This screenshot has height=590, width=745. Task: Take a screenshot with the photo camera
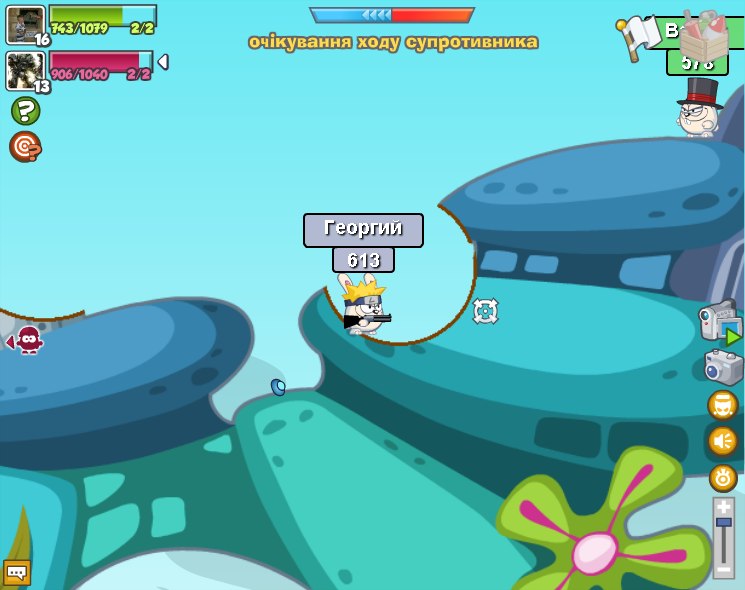point(723,367)
